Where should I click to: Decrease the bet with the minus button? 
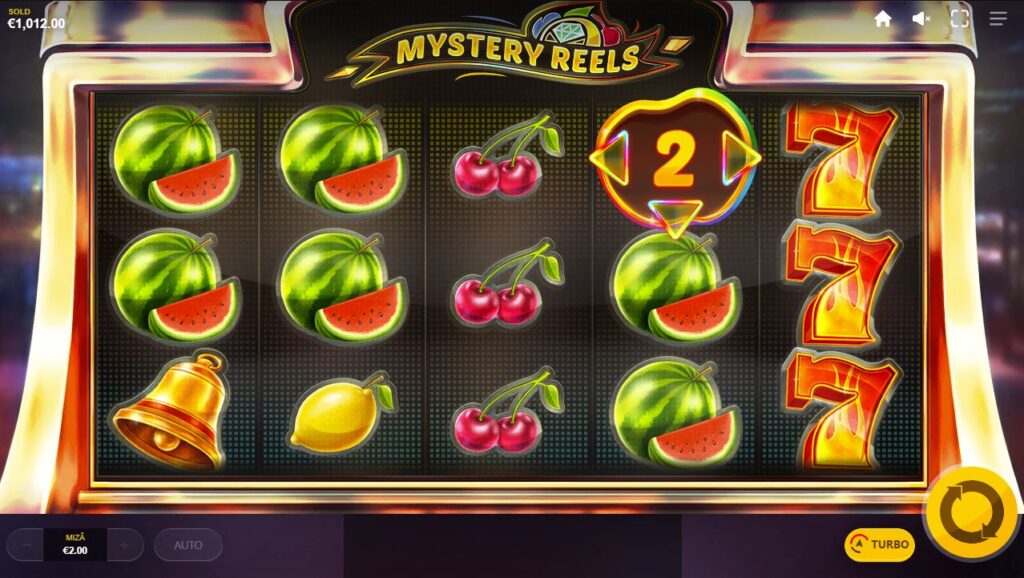pyautogui.click(x=26, y=545)
